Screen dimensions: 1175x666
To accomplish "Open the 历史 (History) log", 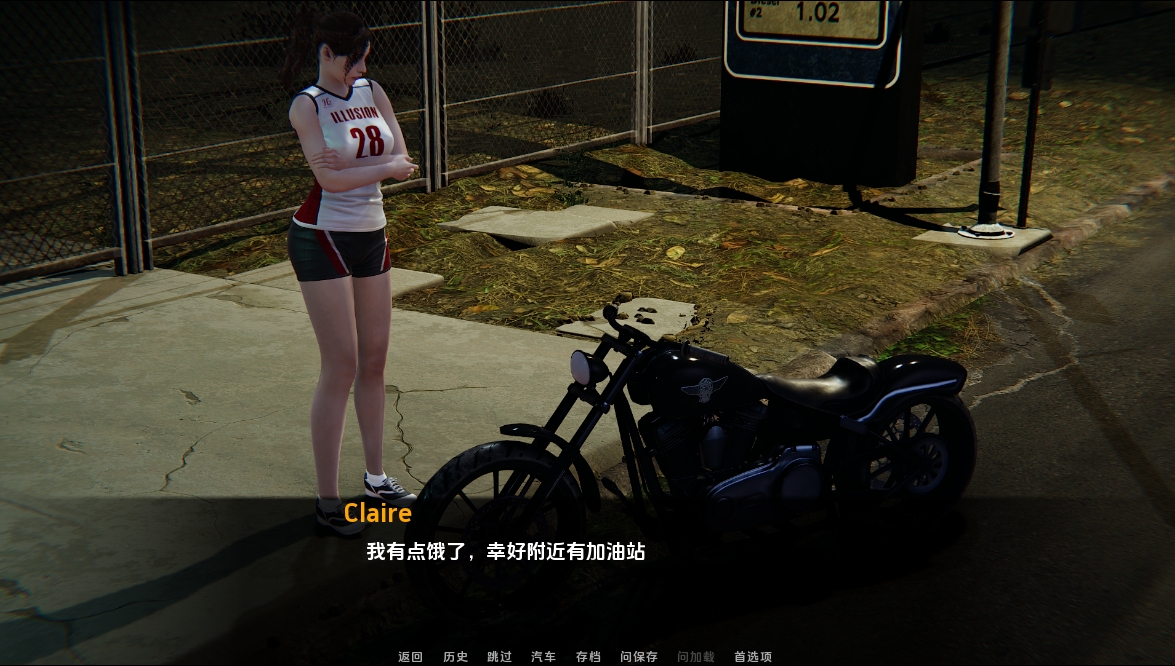I will [x=455, y=657].
